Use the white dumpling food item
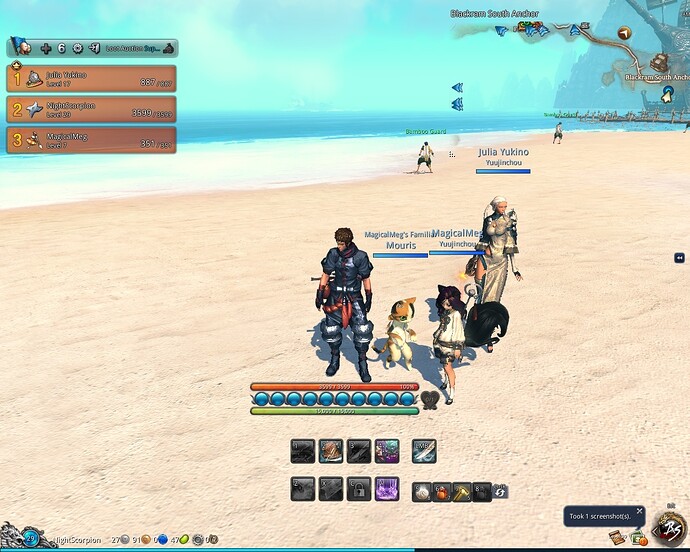 tap(424, 490)
